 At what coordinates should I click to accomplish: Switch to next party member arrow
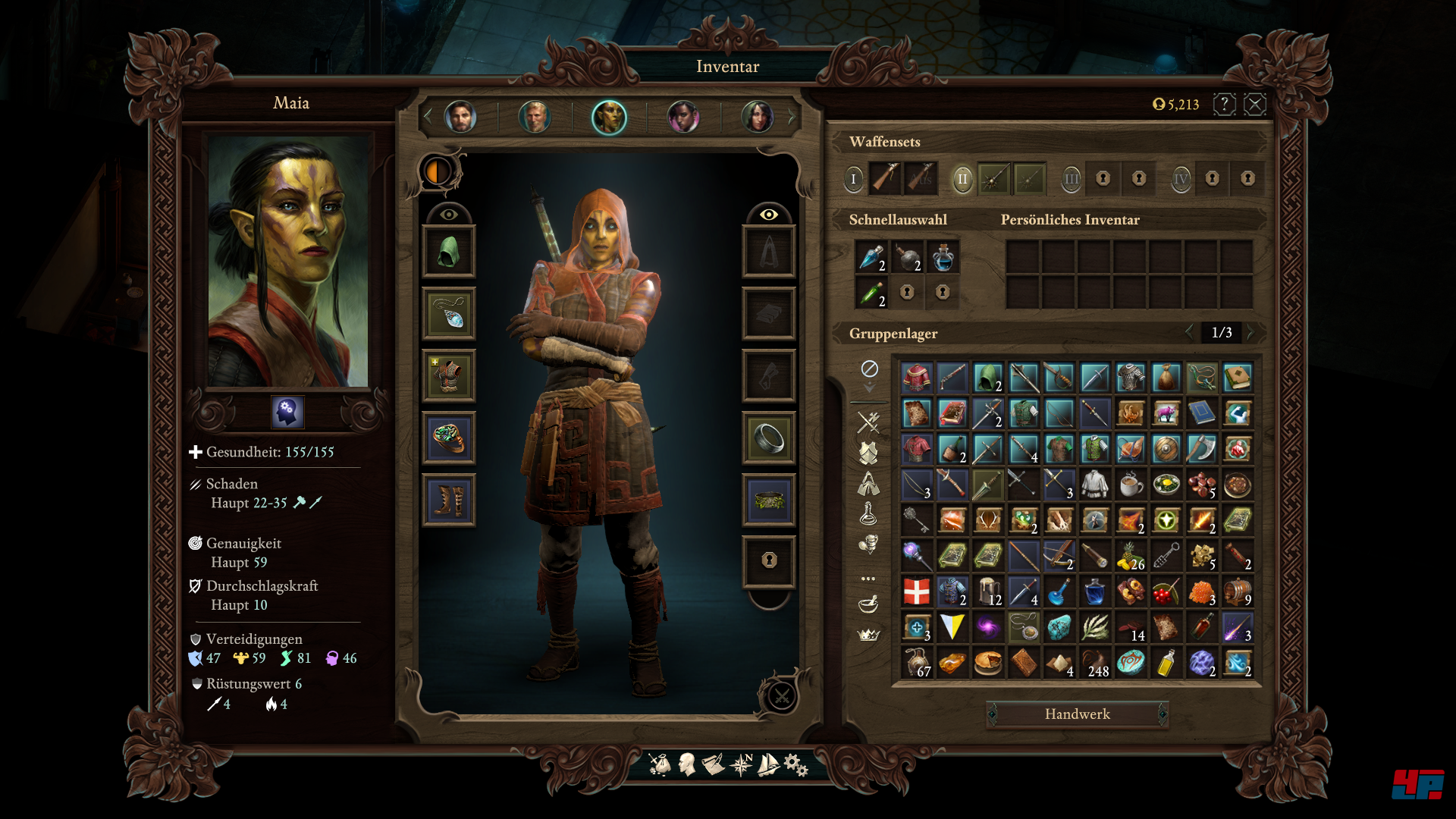(792, 117)
